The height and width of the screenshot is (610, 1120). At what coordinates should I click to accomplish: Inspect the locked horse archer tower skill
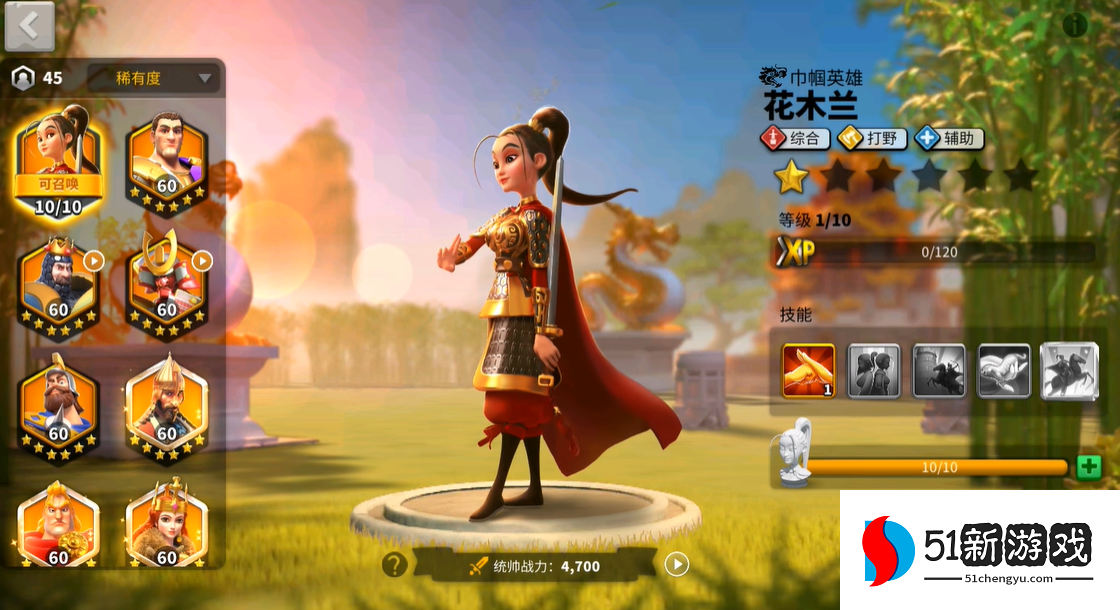[939, 370]
